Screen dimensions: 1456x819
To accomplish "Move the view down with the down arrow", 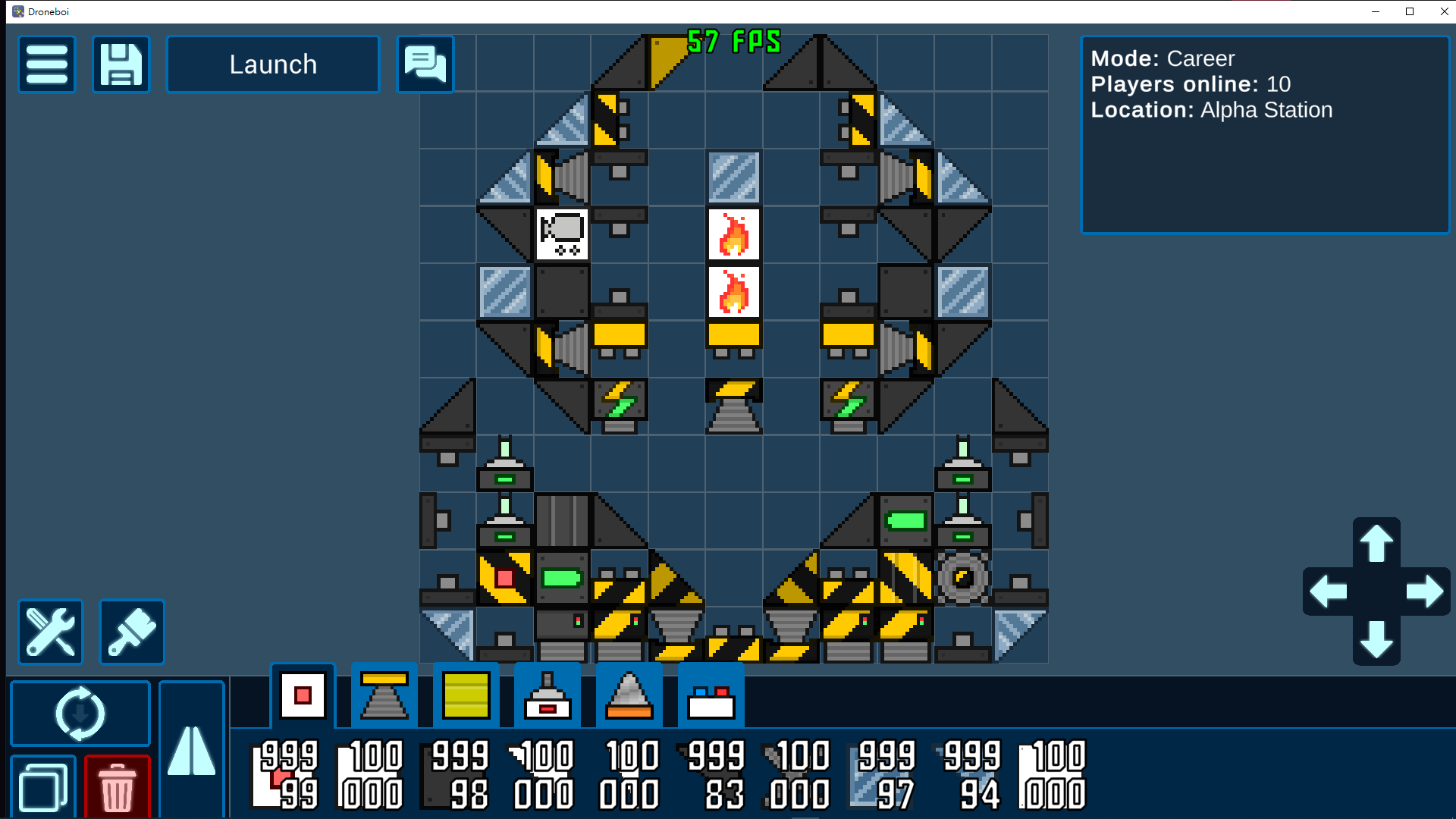I will point(1376,640).
